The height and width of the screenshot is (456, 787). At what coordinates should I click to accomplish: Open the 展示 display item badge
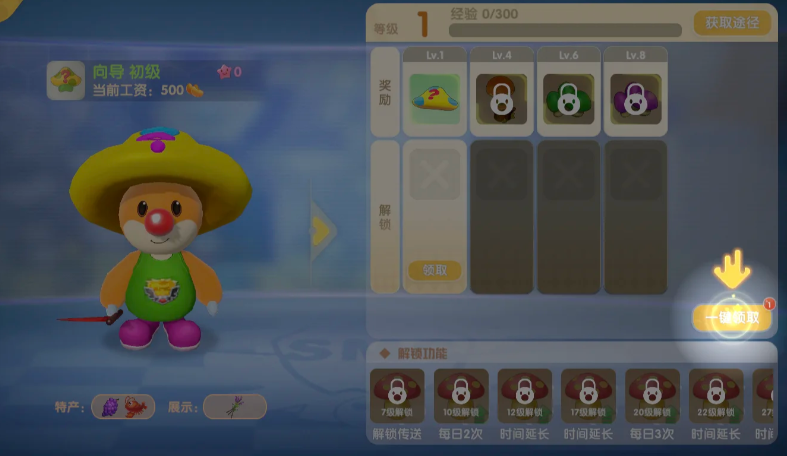(234, 406)
